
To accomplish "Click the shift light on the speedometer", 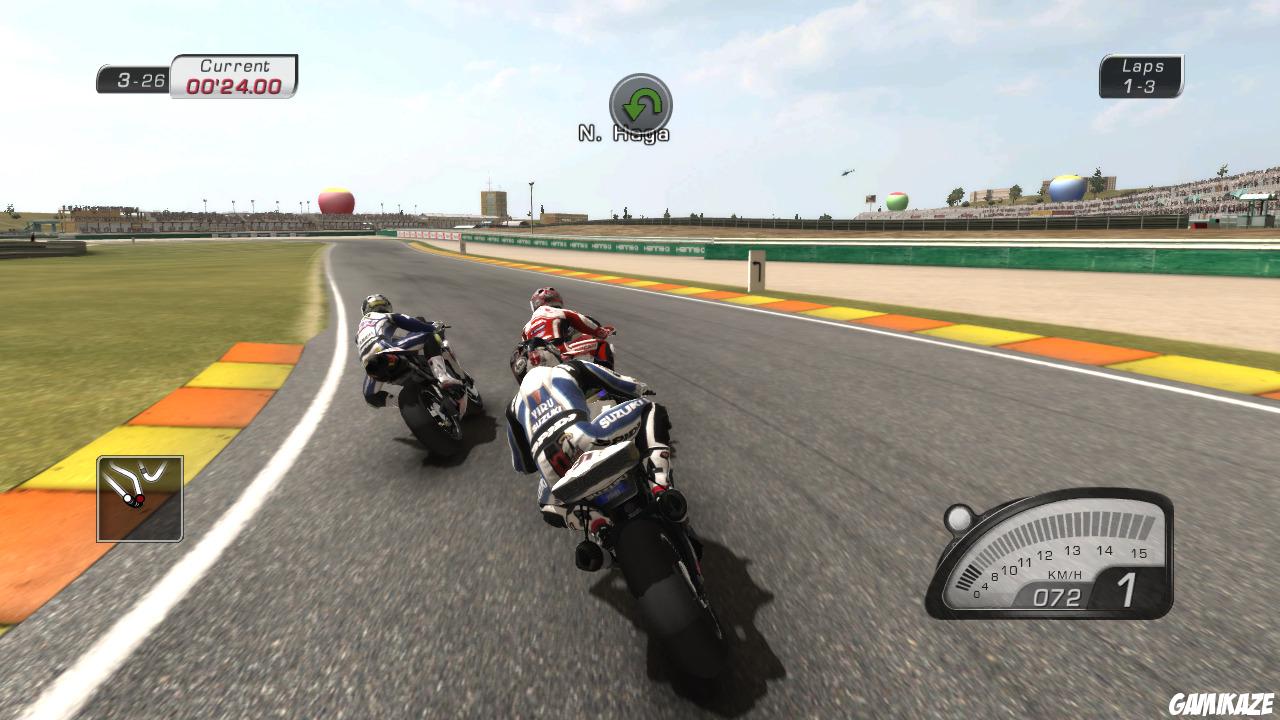I will point(958,520).
